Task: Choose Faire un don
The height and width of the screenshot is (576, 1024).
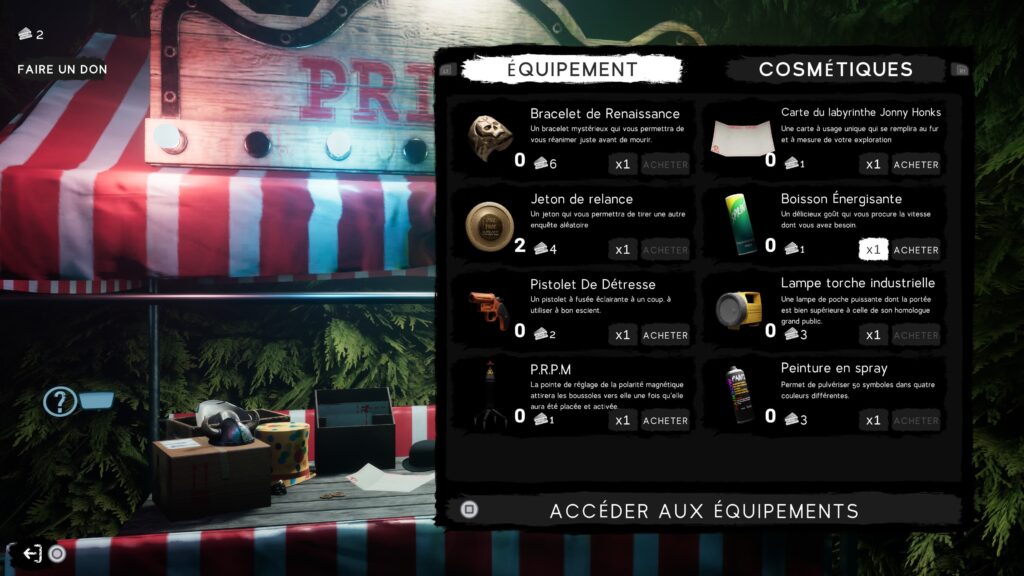Action: (x=62, y=69)
